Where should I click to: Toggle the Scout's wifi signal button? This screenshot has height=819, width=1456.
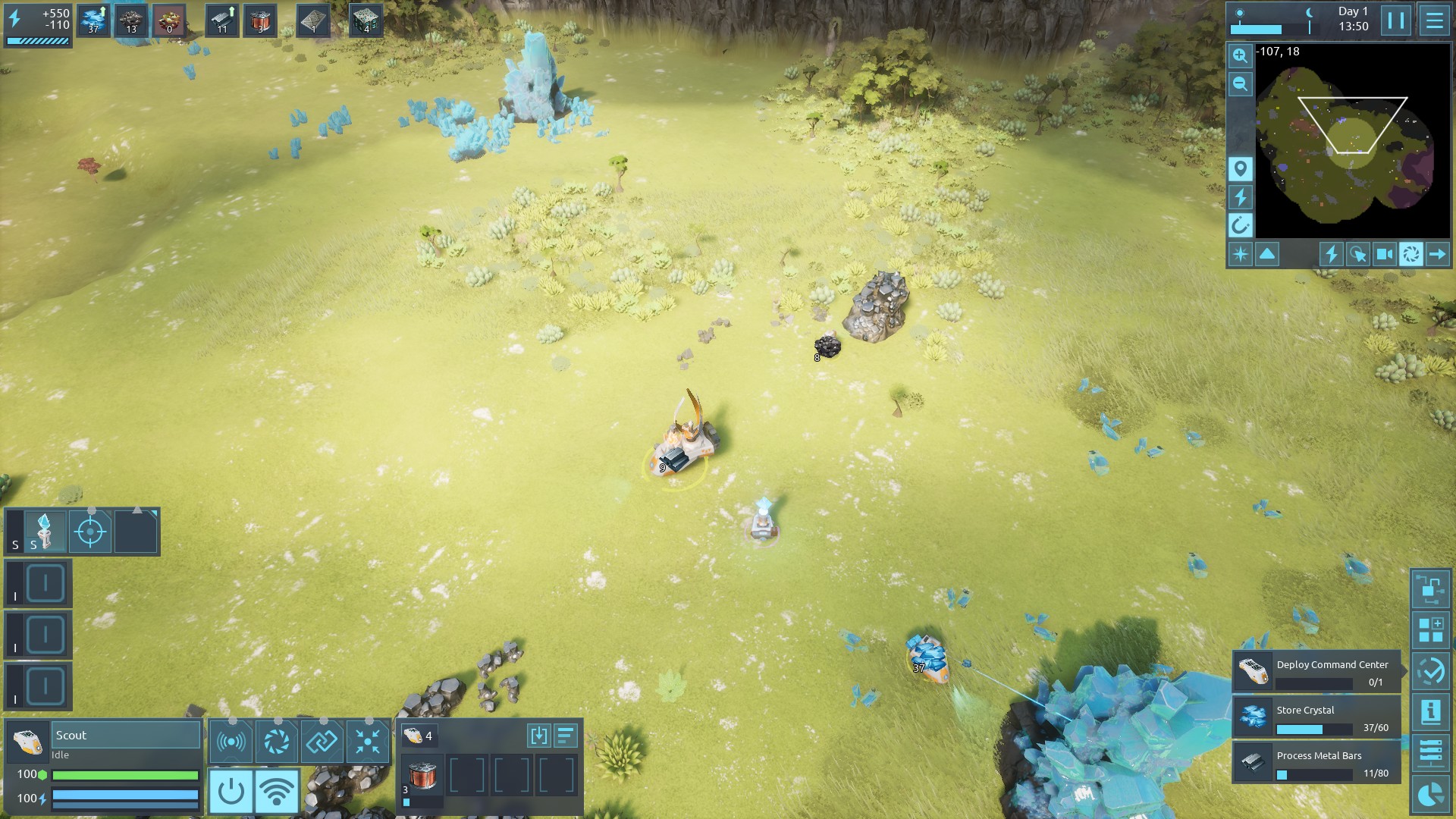click(x=277, y=791)
